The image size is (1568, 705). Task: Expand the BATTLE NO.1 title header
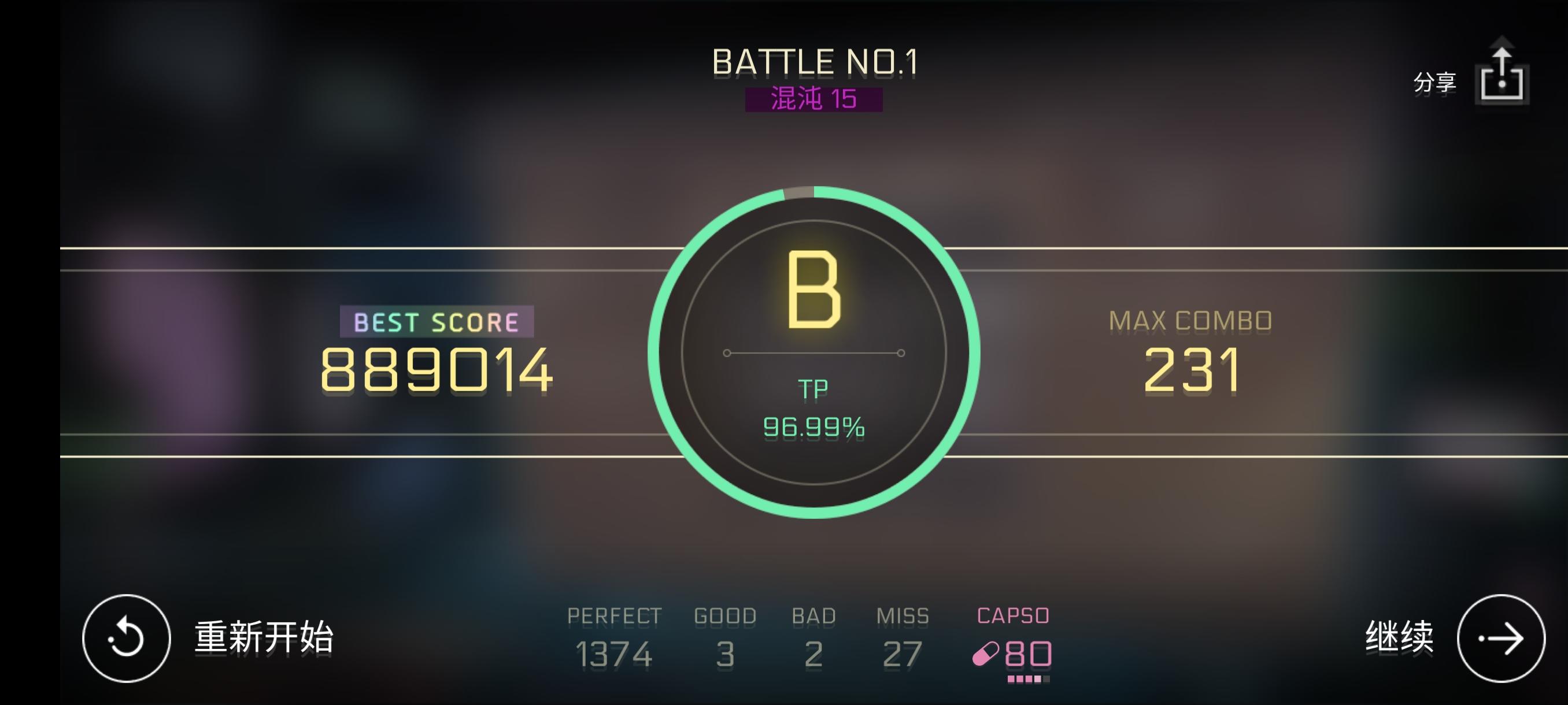(x=816, y=60)
